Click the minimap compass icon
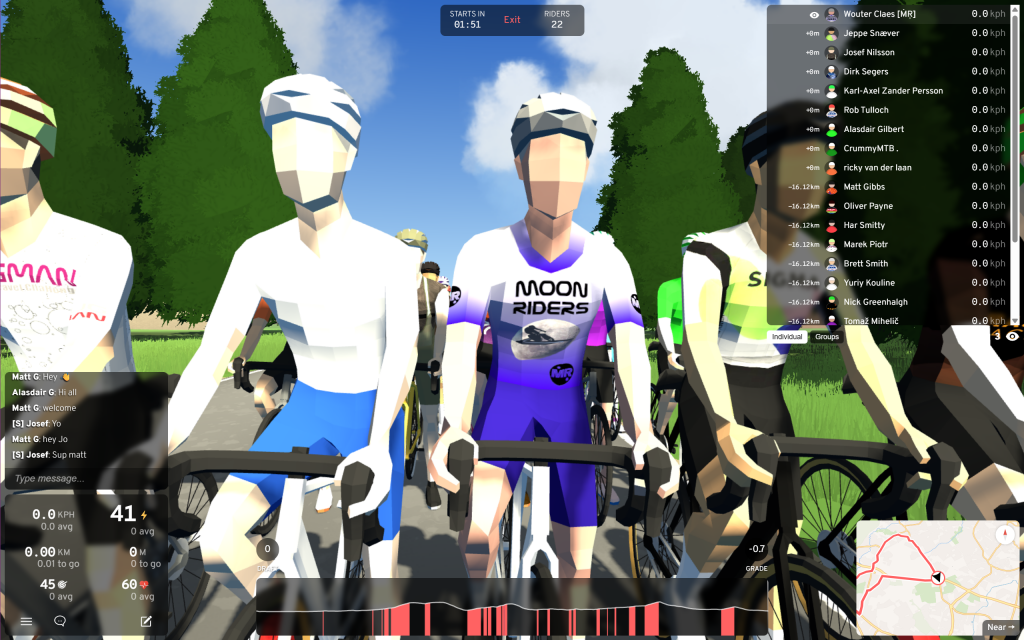The width and height of the screenshot is (1024, 640). [1005, 532]
